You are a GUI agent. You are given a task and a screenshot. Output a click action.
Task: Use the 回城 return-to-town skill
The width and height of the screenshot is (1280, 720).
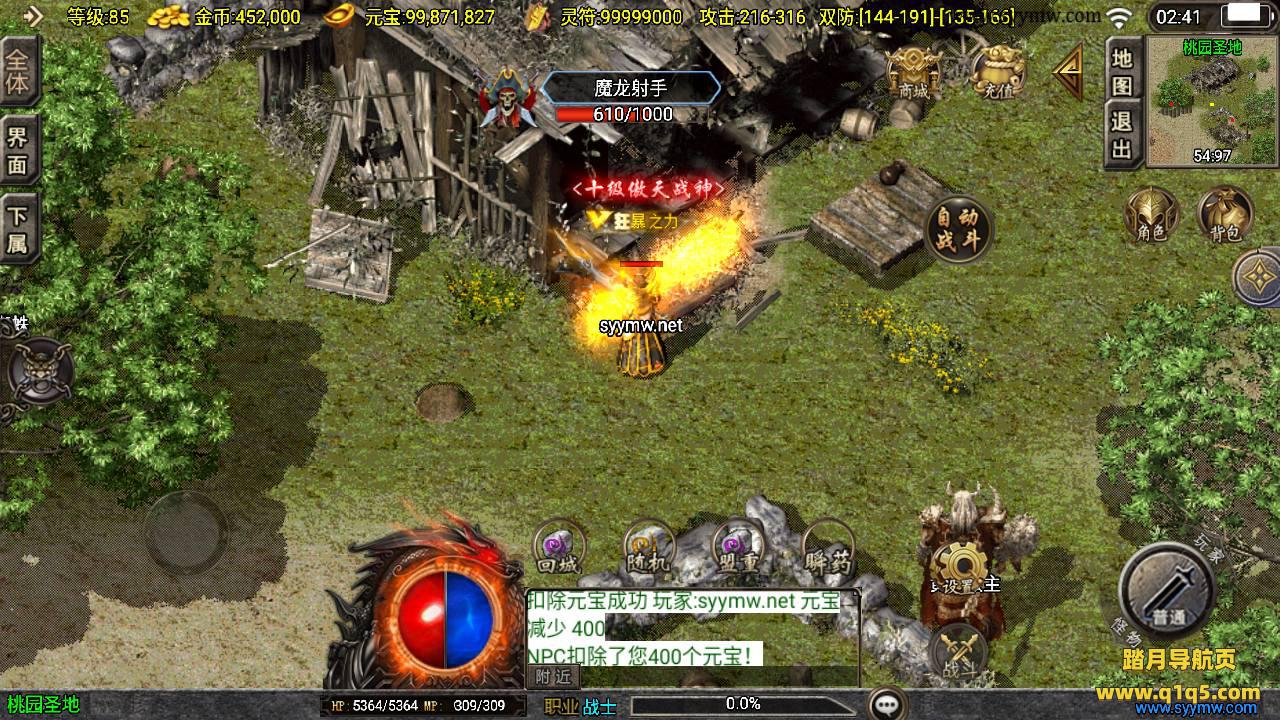click(x=558, y=548)
